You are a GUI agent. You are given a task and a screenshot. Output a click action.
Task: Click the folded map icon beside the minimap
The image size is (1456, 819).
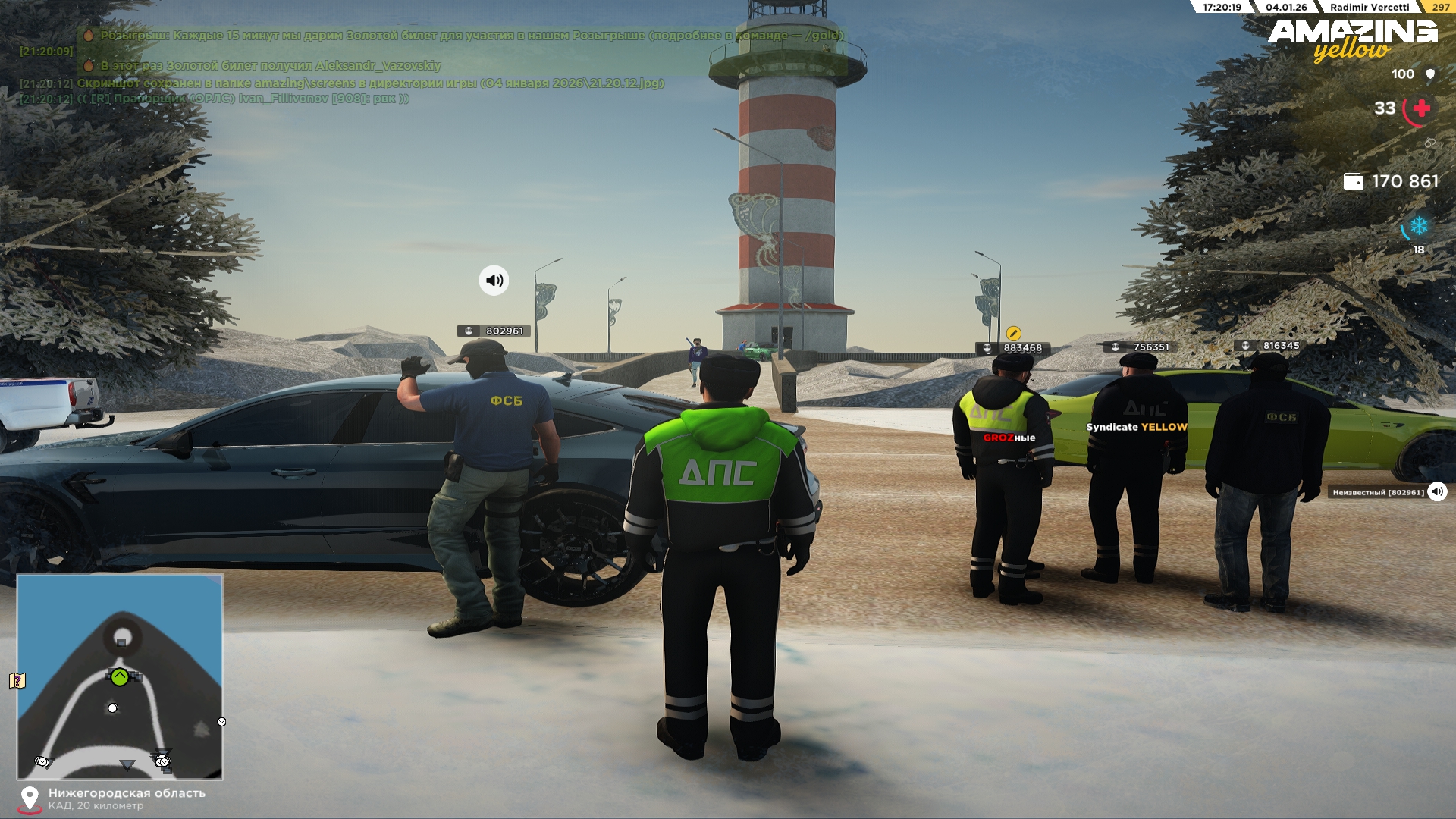point(17,680)
